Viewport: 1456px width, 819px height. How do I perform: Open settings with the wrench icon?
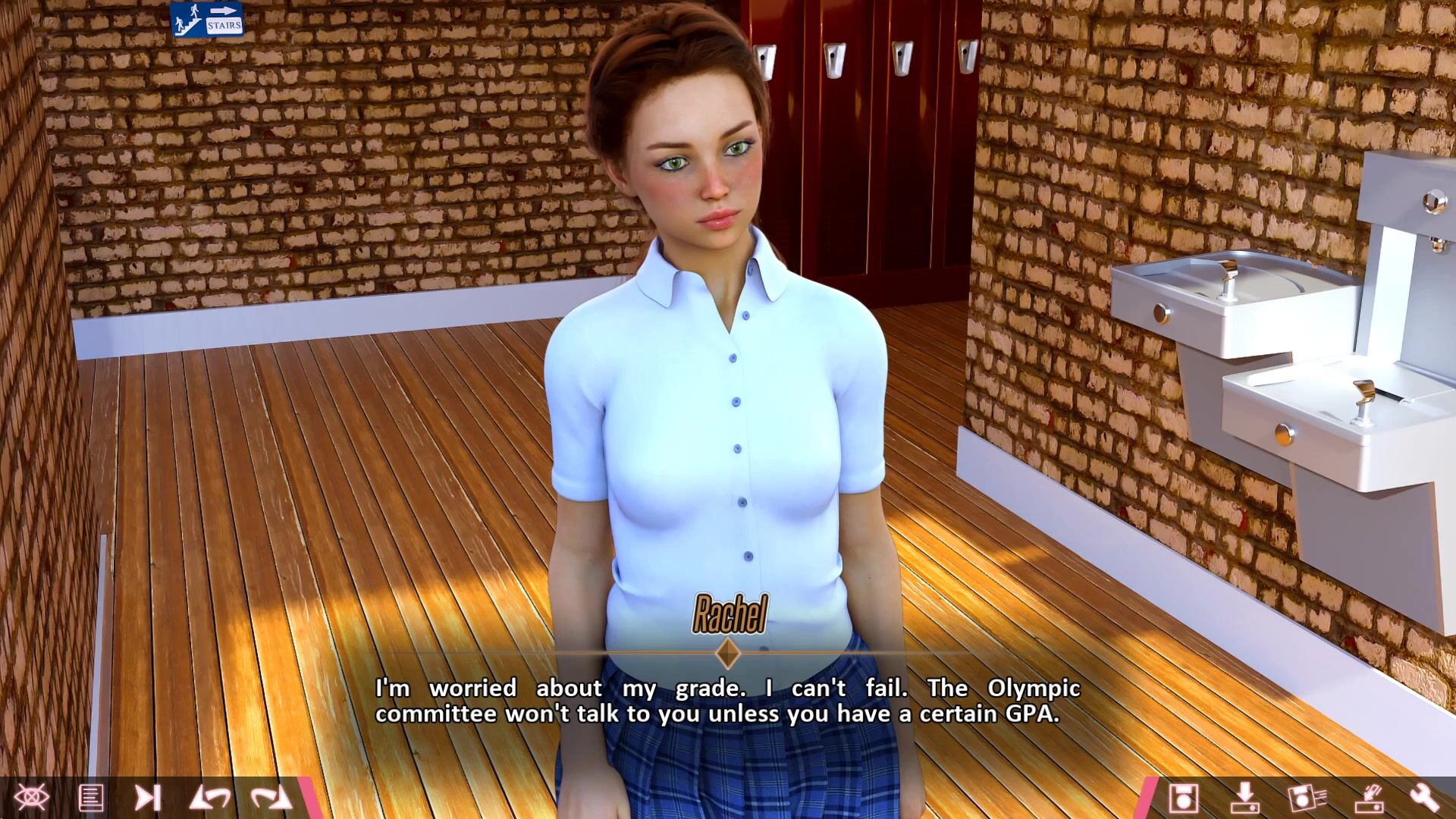[1424, 798]
